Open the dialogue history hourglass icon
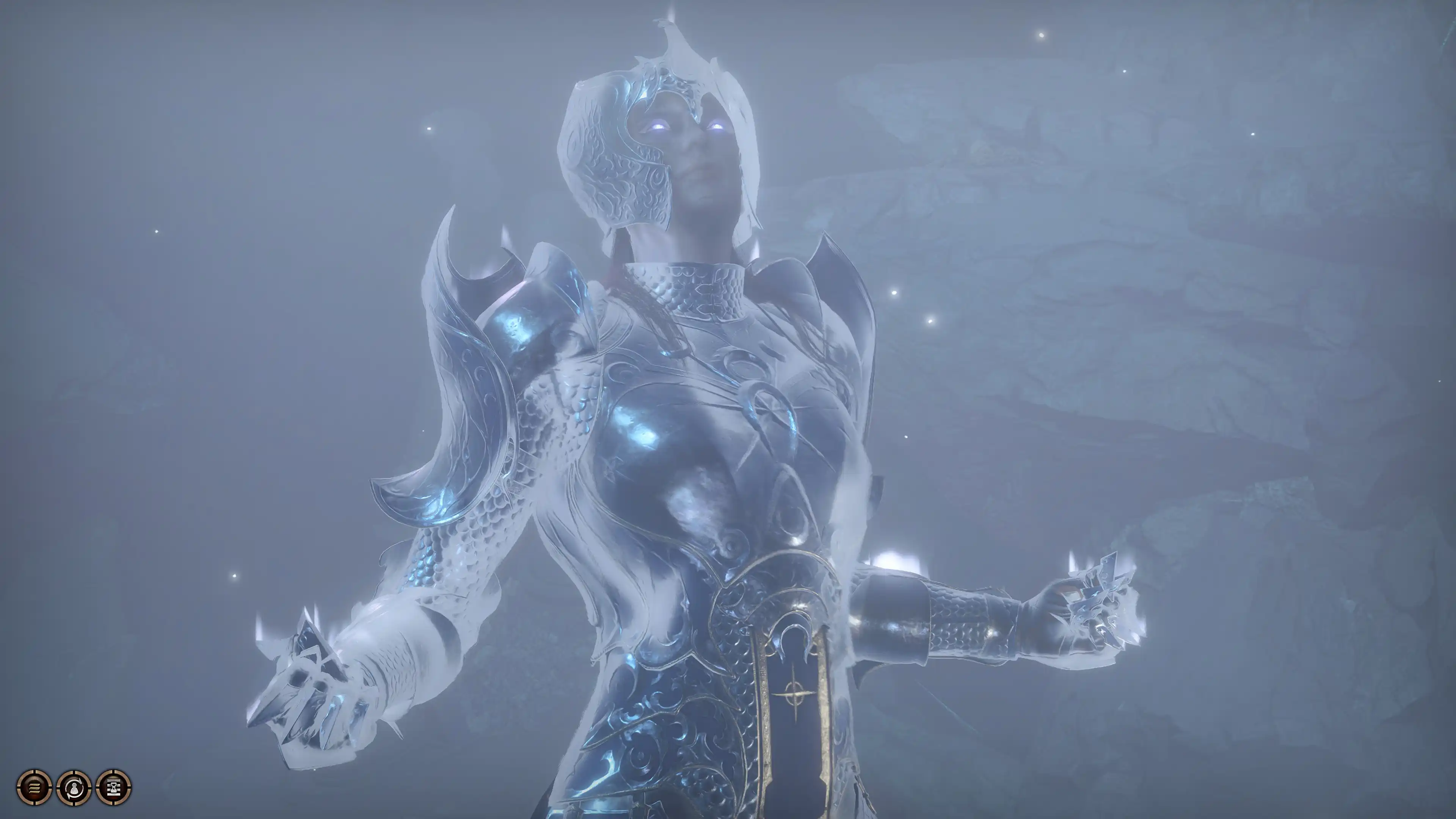The width and height of the screenshot is (1456, 819). coord(114,786)
